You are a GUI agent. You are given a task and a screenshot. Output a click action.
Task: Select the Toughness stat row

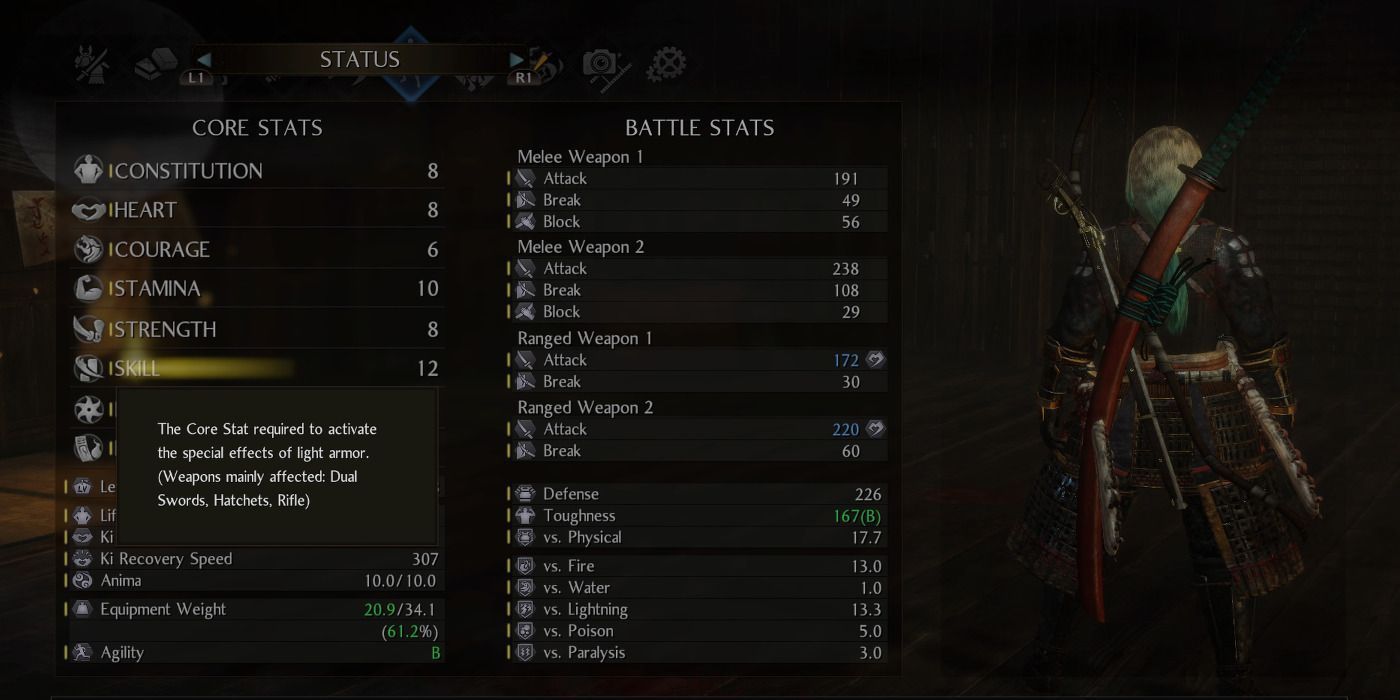click(x=698, y=516)
